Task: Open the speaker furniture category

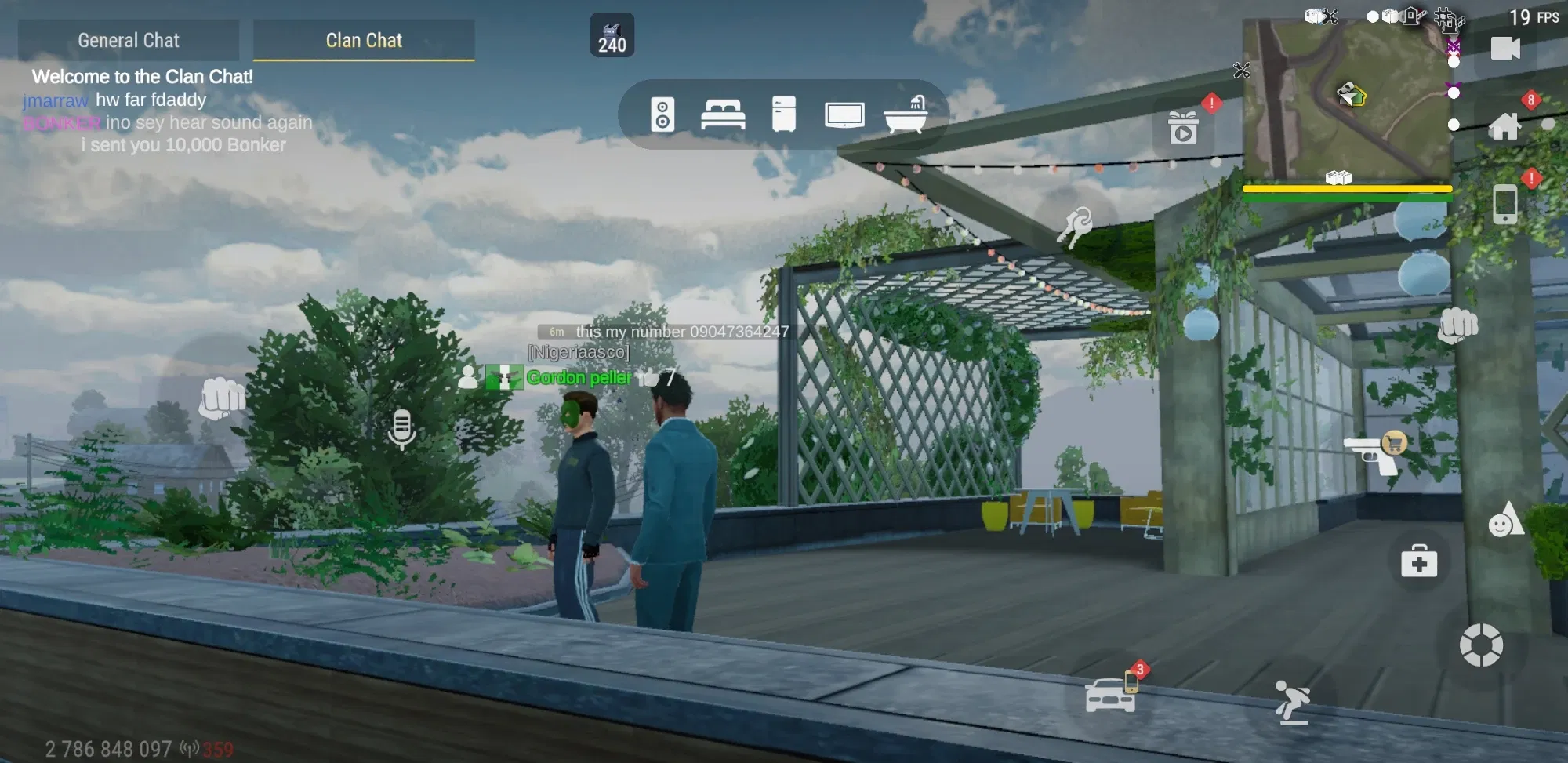Action: click(662, 115)
